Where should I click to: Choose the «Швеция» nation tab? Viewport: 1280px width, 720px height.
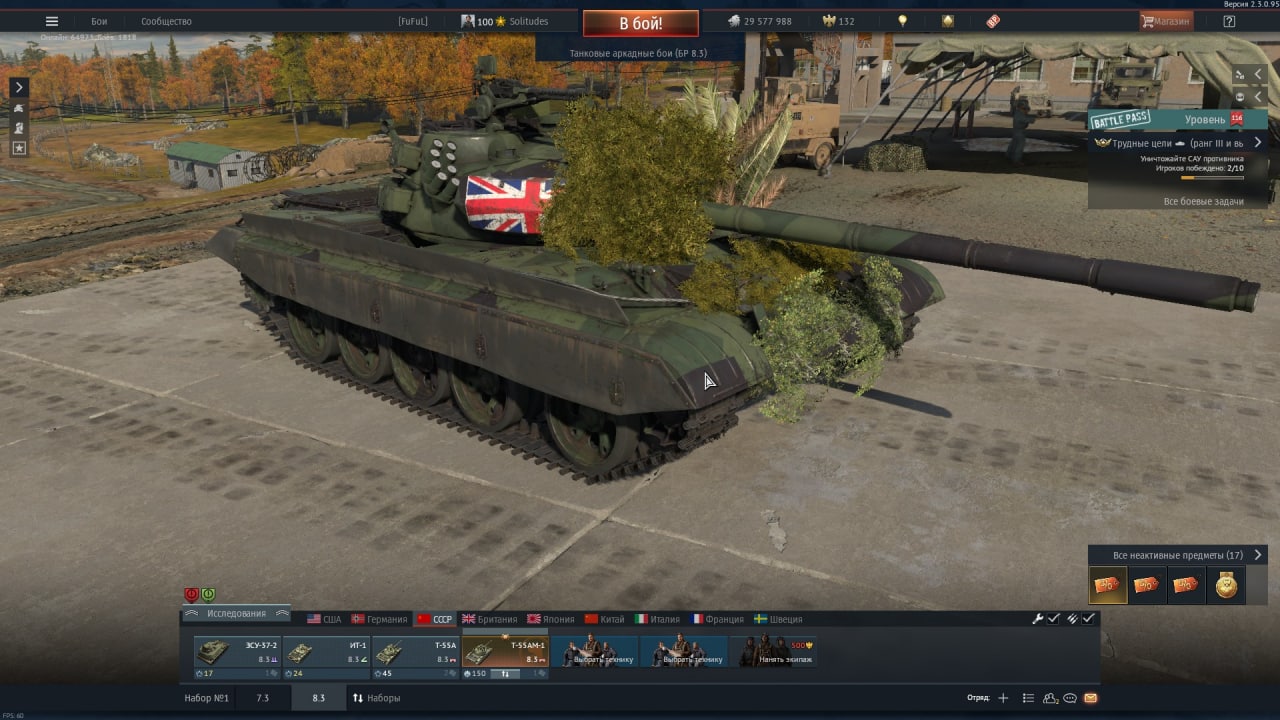[778, 619]
